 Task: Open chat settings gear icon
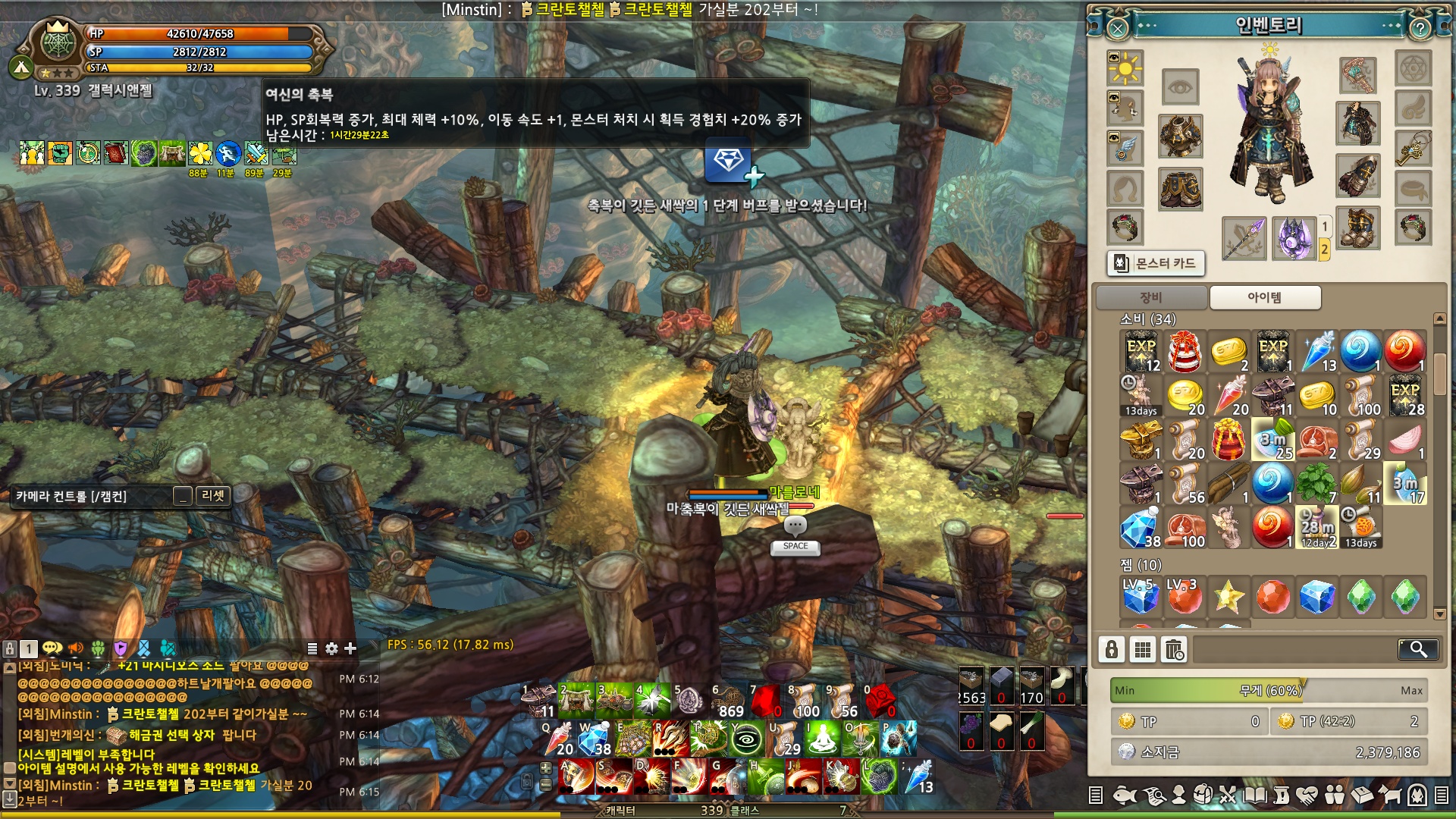[331, 648]
